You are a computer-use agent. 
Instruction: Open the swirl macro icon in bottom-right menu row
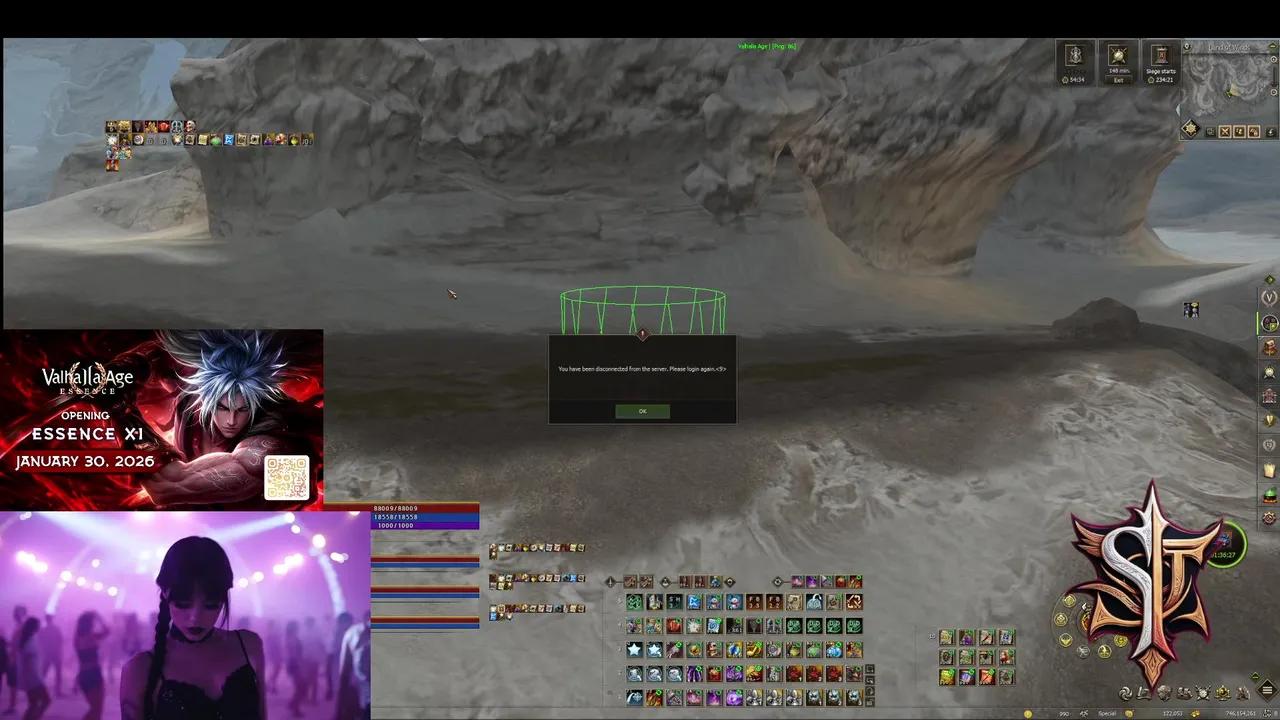pos(1126,693)
